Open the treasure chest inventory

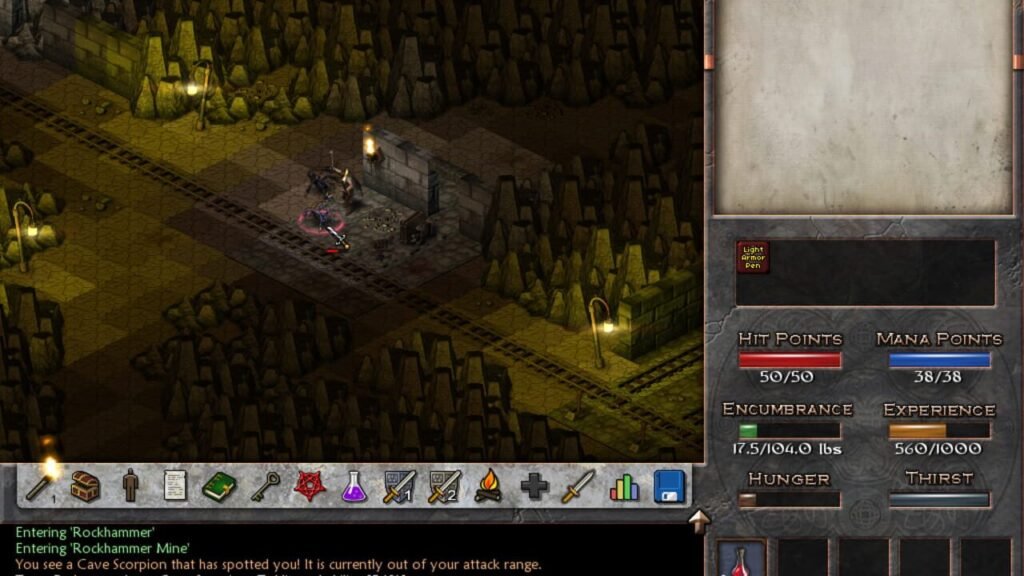85,487
